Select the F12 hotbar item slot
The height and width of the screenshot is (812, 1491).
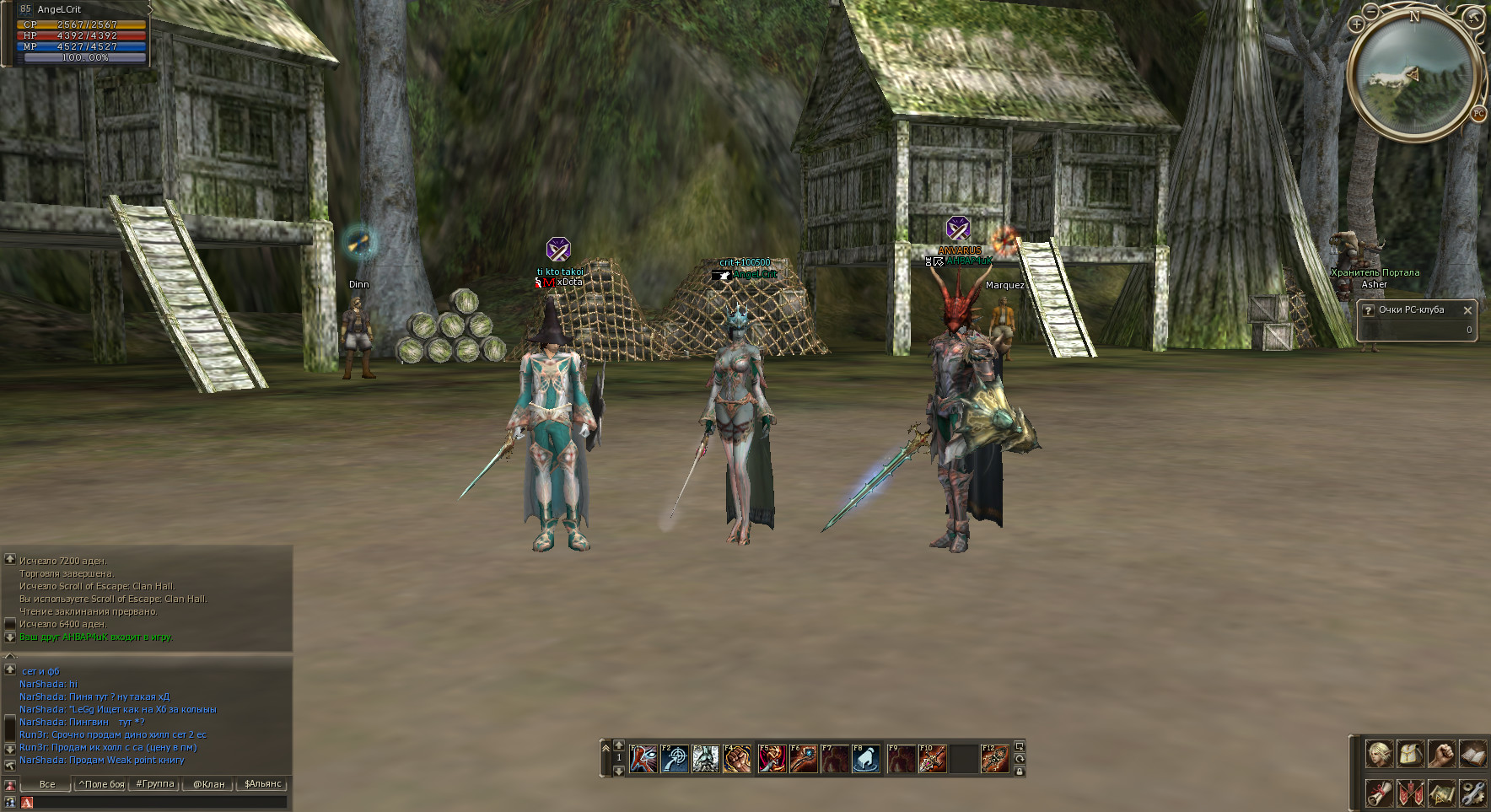tap(995, 759)
